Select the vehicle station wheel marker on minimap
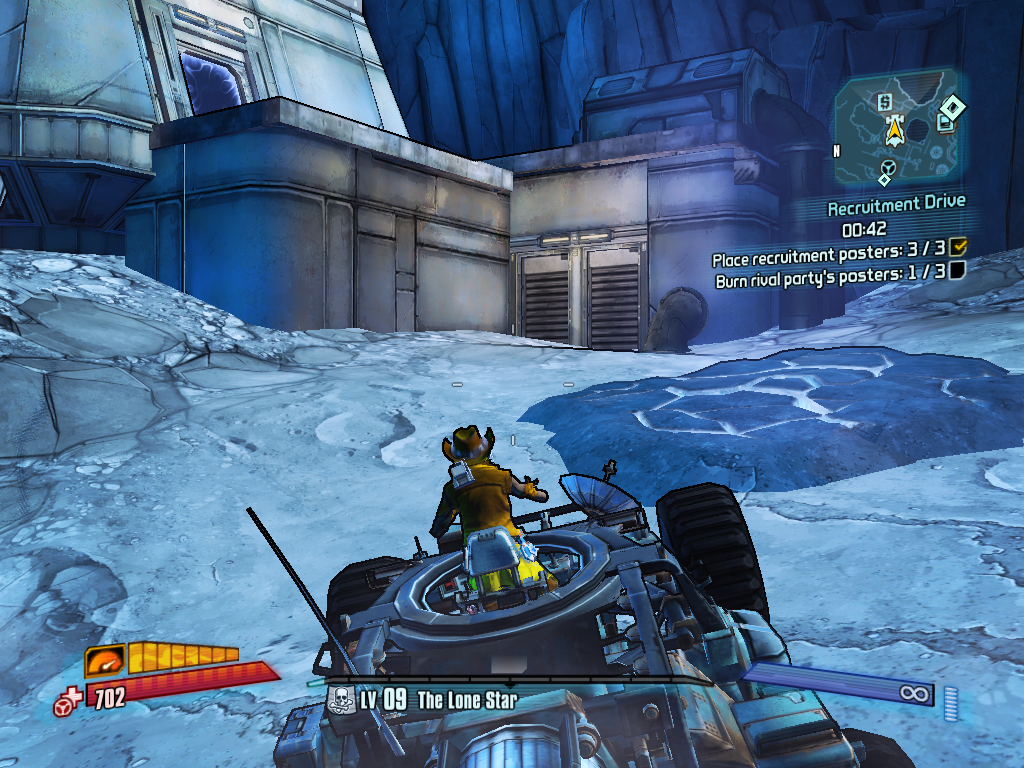 point(886,167)
